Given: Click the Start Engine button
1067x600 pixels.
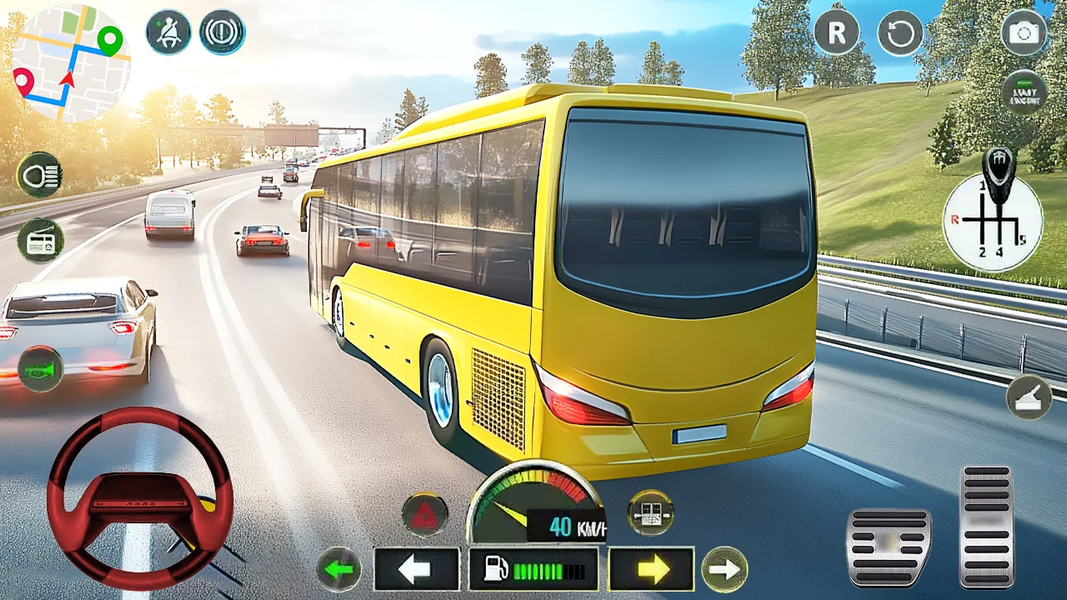Looking at the screenshot, I should pos(1024,92).
